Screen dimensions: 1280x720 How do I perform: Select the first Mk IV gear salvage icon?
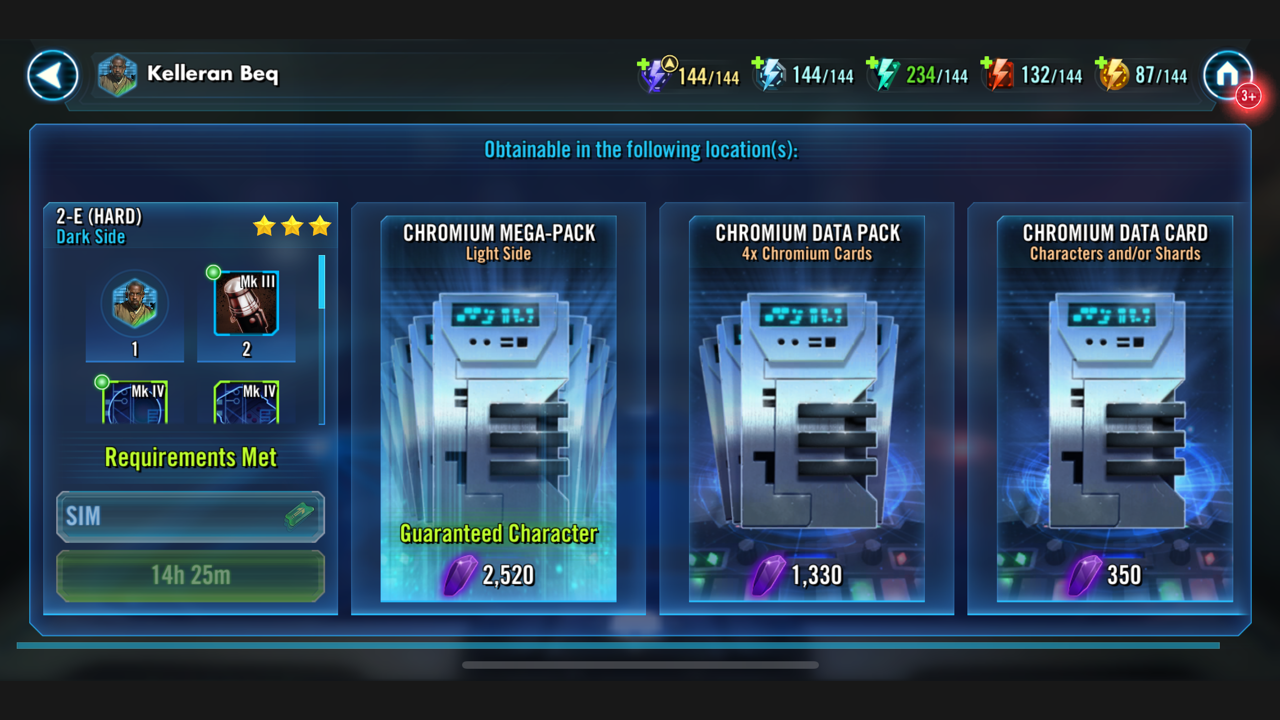coord(134,400)
